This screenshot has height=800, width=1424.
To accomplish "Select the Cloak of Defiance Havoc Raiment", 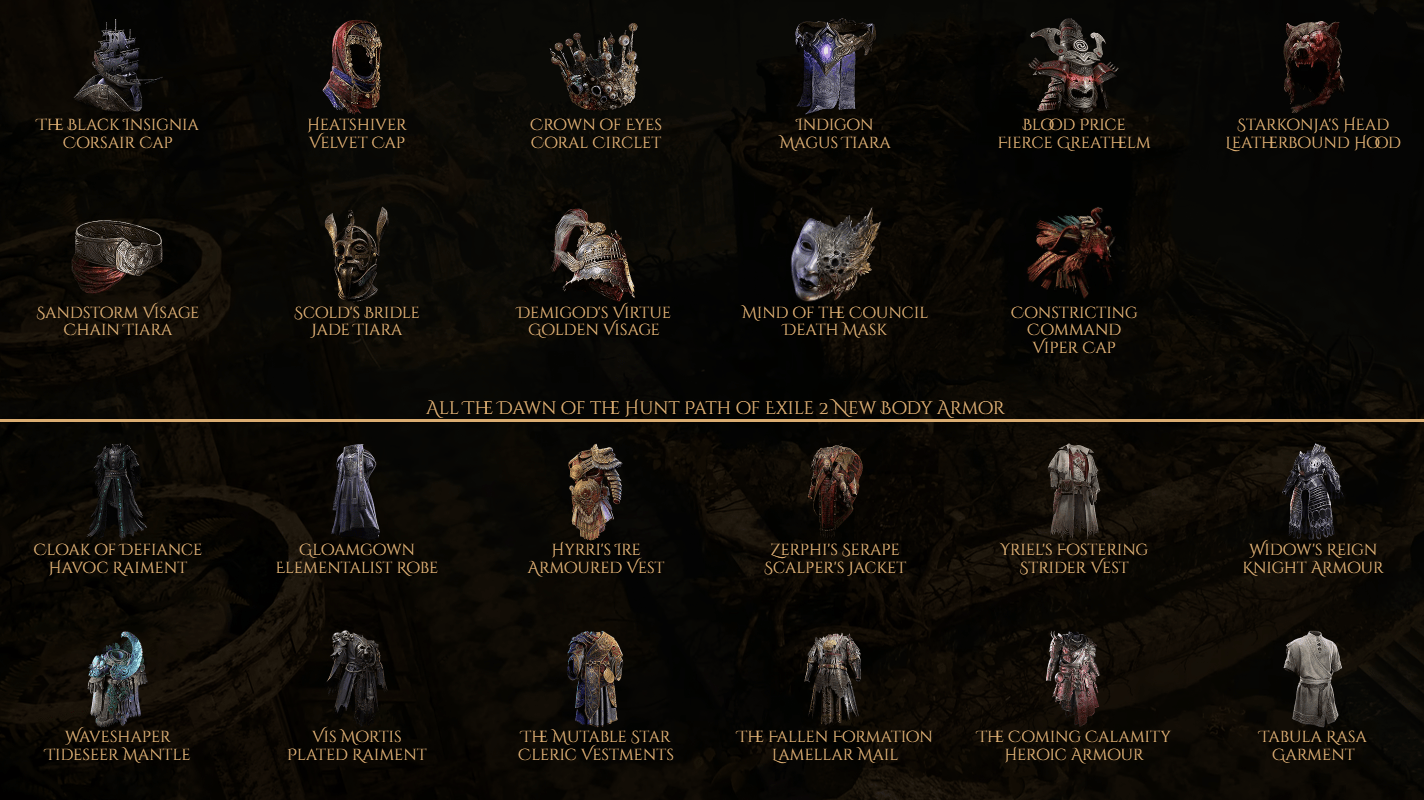I will click(117, 492).
